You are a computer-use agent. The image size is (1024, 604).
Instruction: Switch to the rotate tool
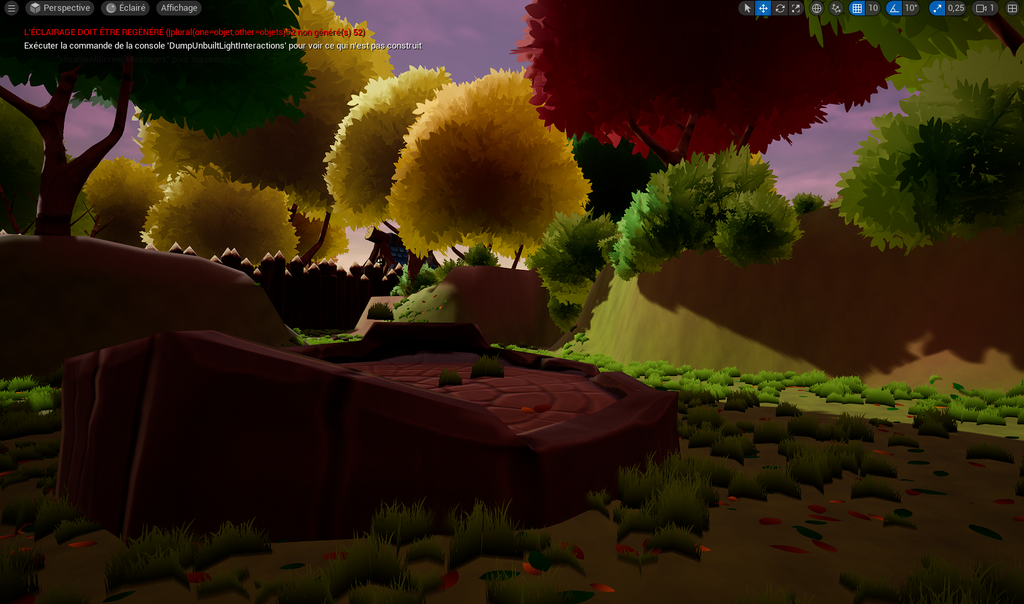pos(779,8)
